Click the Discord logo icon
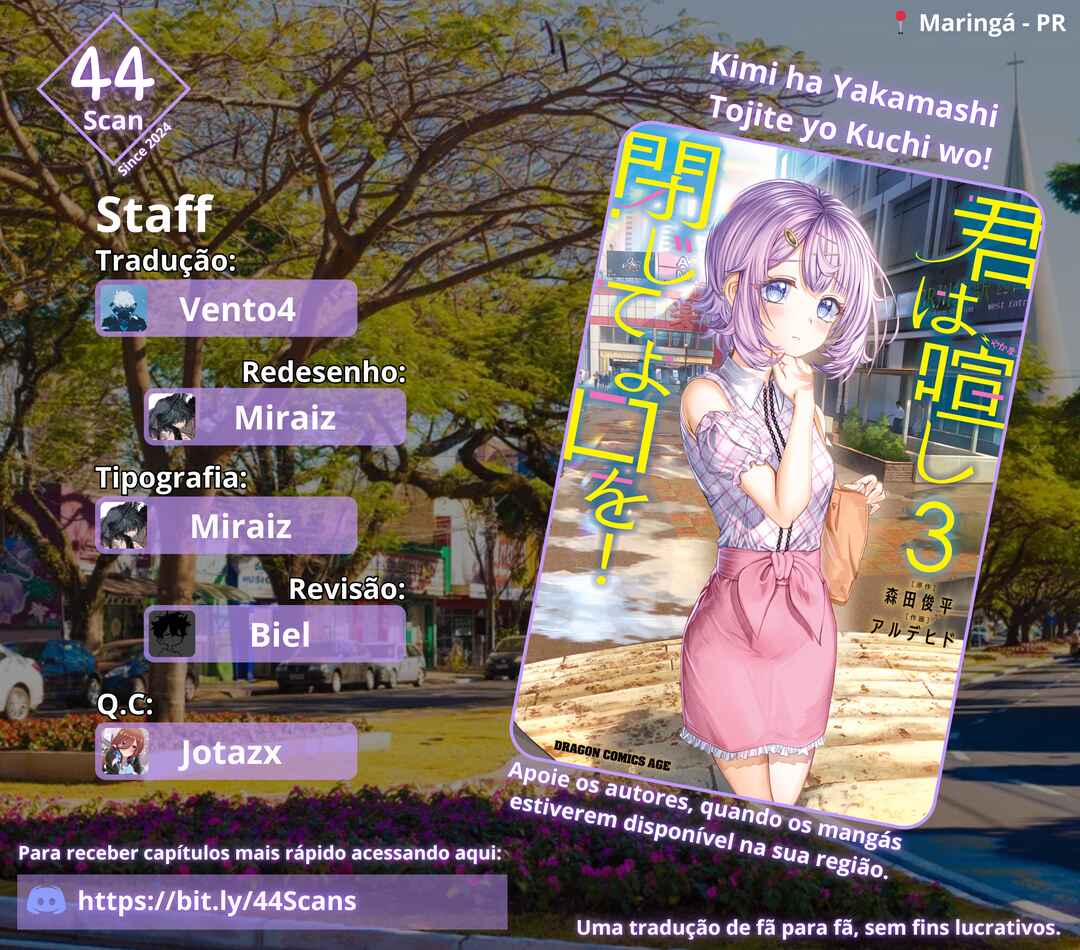 pyautogui.click(x=47, y=901)
